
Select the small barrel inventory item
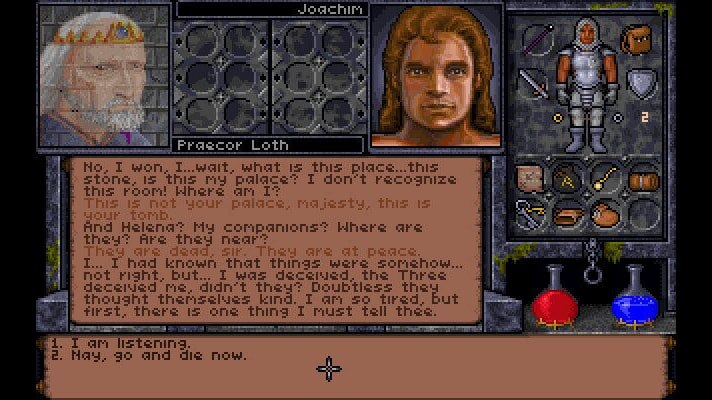click(x=643, y=180)
